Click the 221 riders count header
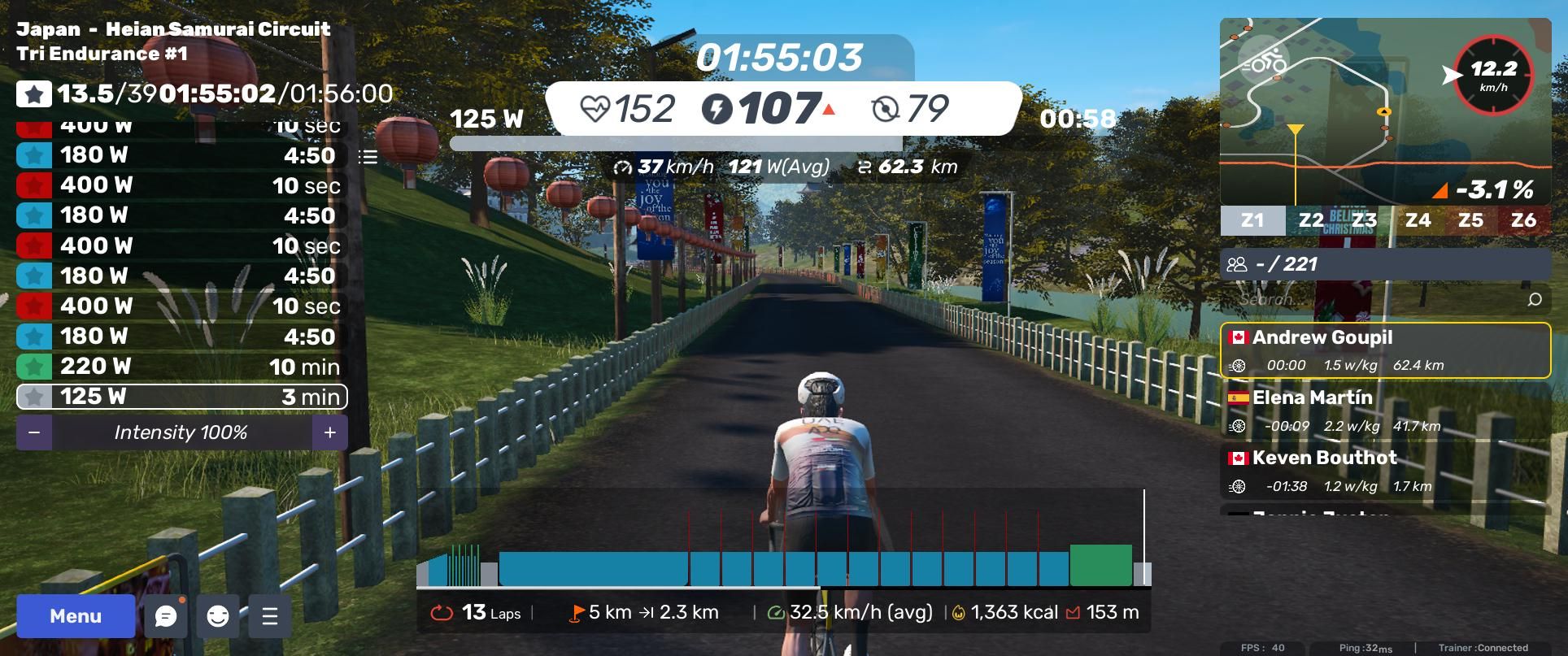The width and height of the screenshot is (1568, 656). (x=1385, y=264)
